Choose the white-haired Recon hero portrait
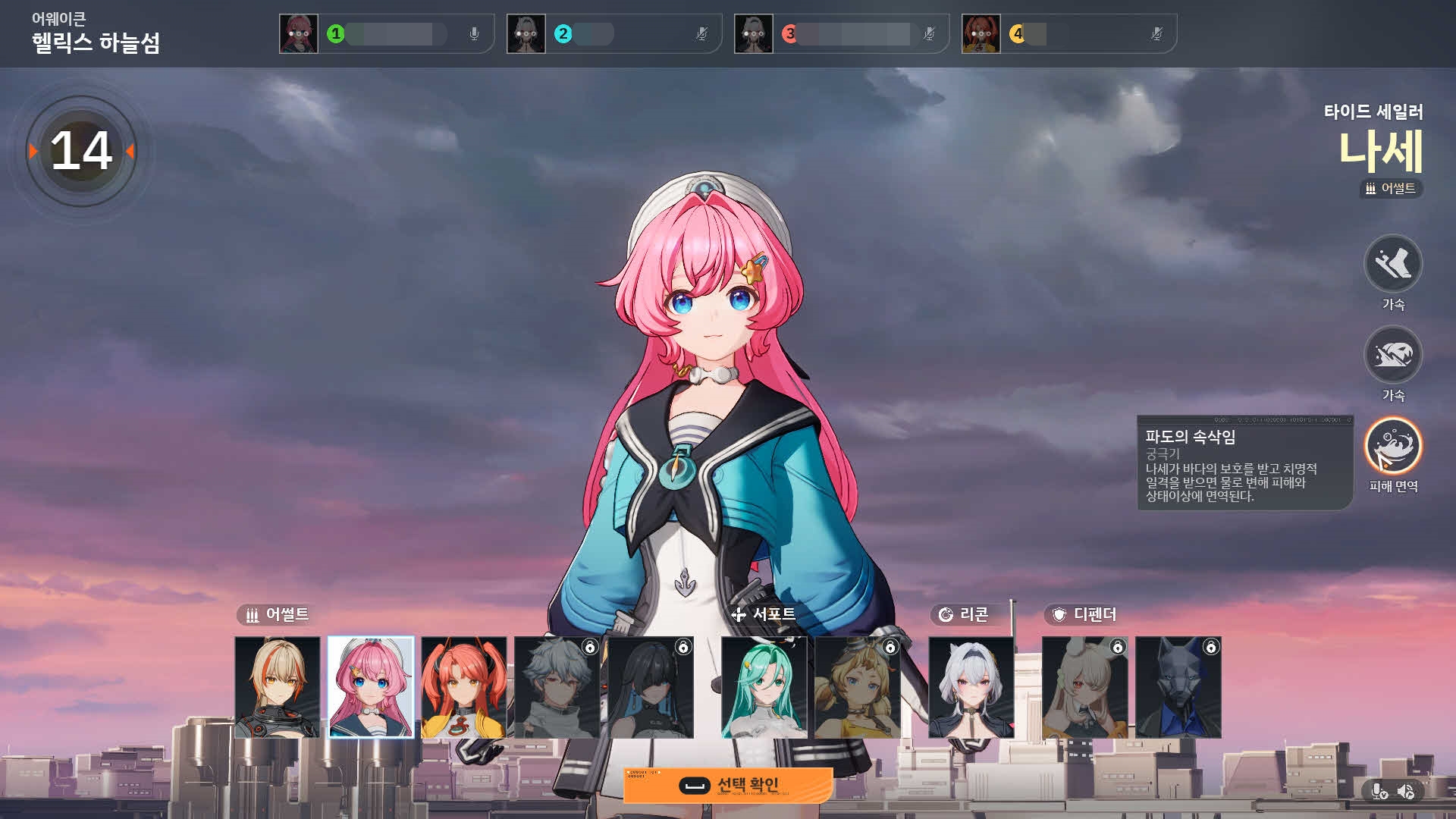Screen dimensions: 1456x819 (971, 687)
